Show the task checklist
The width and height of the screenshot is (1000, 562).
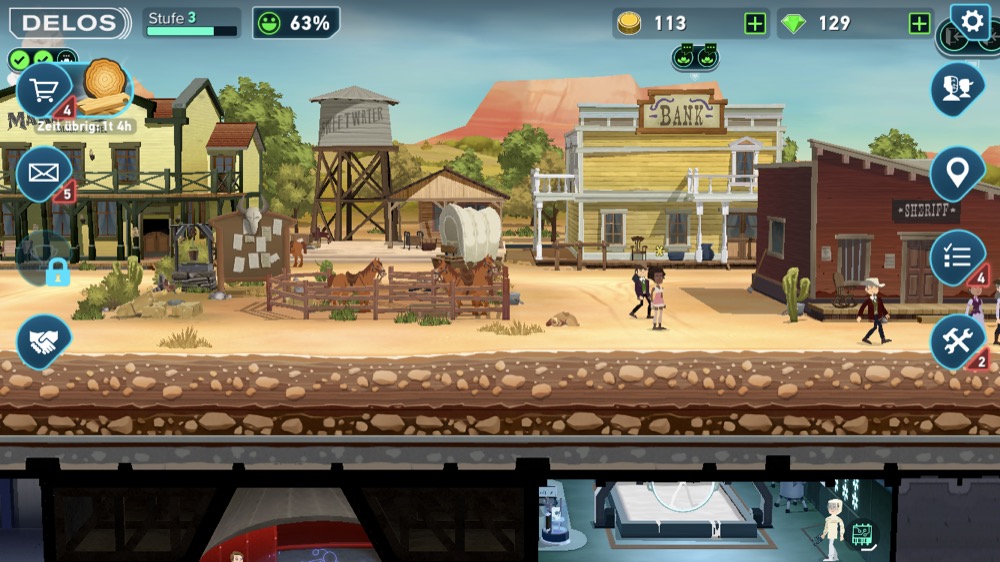click(957, 257)
